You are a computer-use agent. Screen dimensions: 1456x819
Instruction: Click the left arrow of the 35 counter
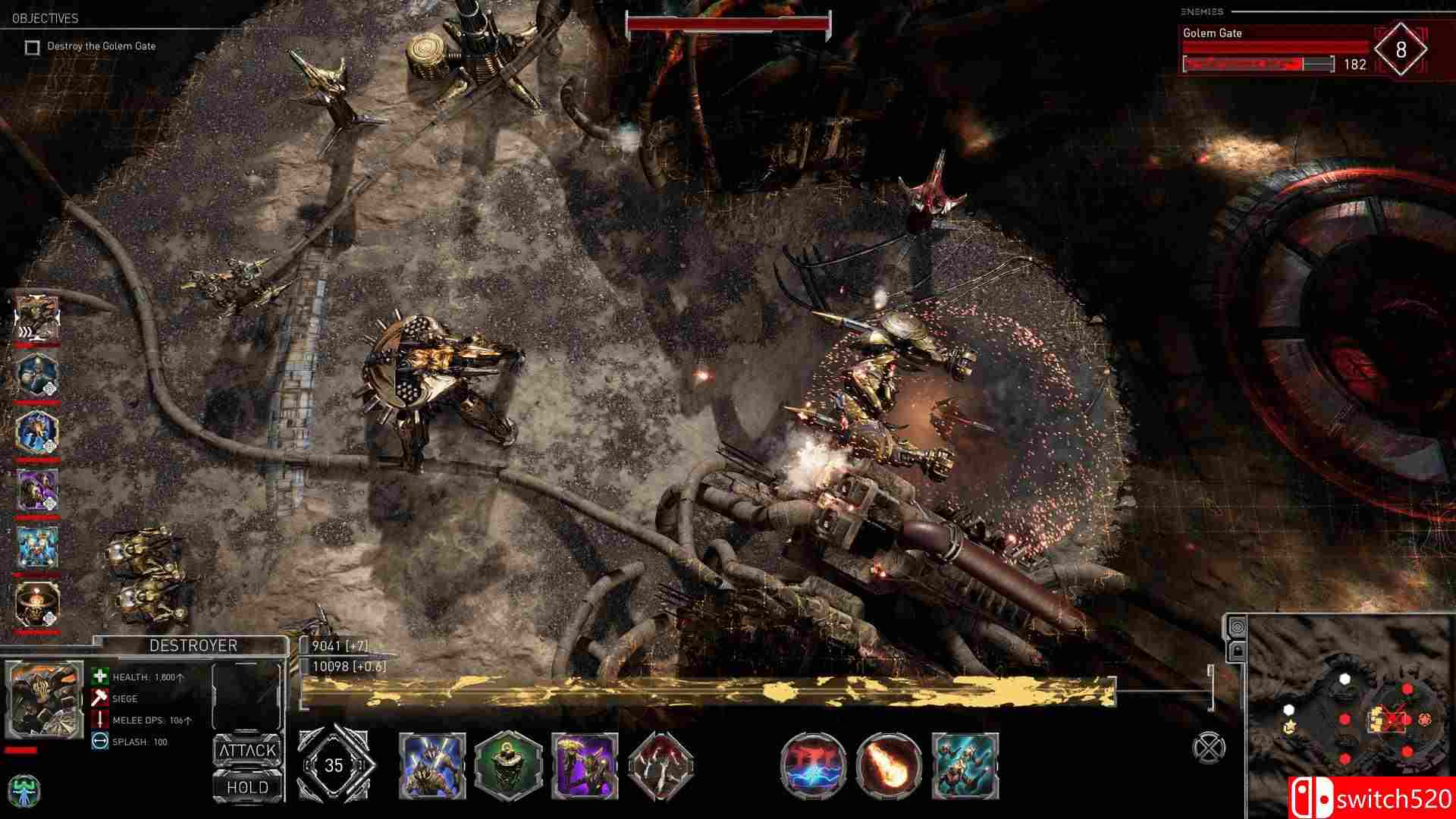311,766
